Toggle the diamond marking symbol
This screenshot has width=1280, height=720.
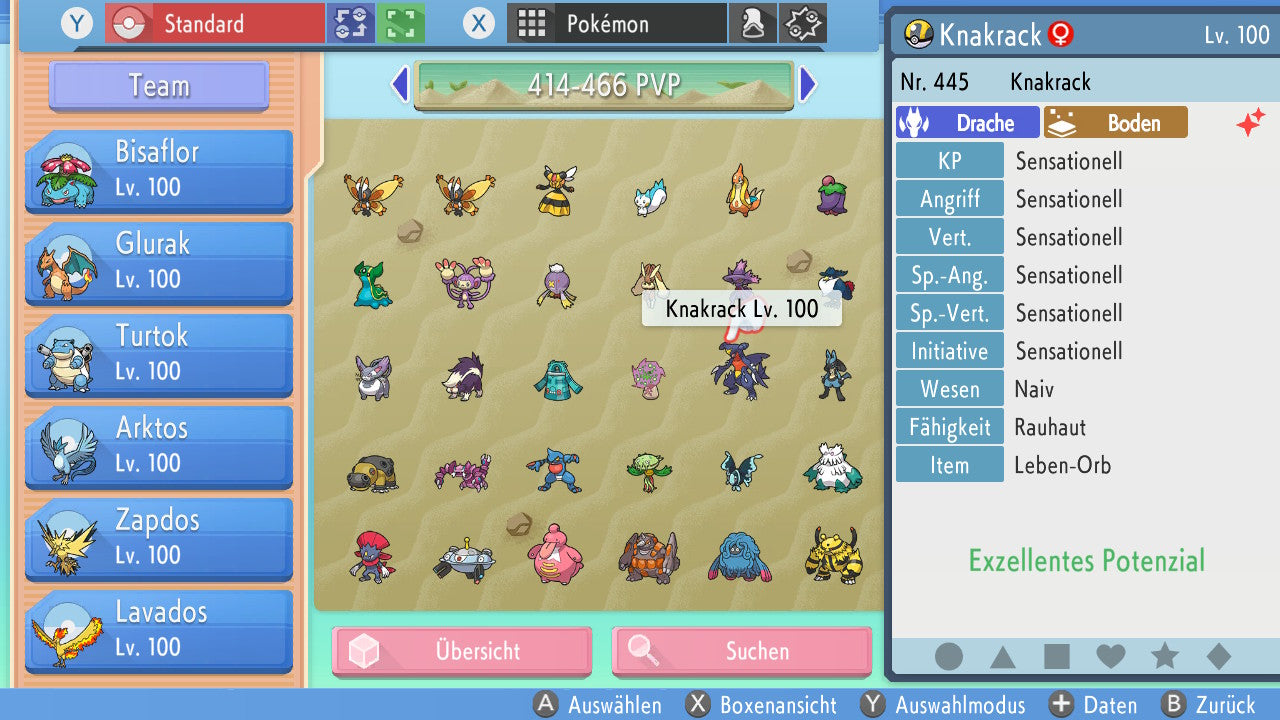(1216, 656)
